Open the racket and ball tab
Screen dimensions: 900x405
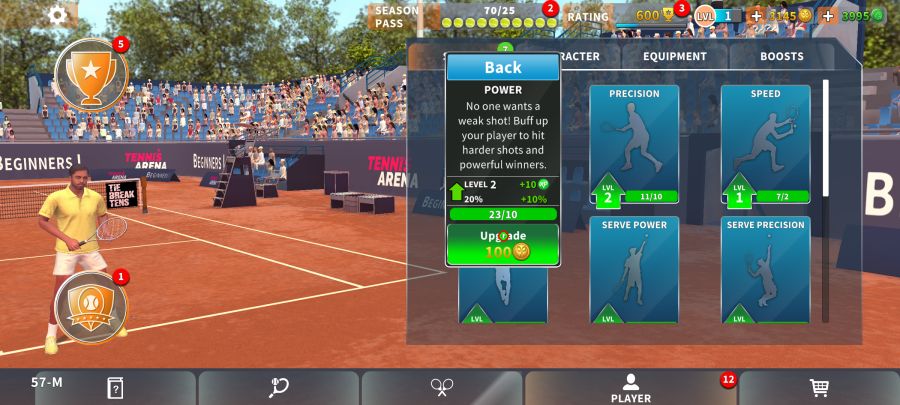(x=278, y=388)
